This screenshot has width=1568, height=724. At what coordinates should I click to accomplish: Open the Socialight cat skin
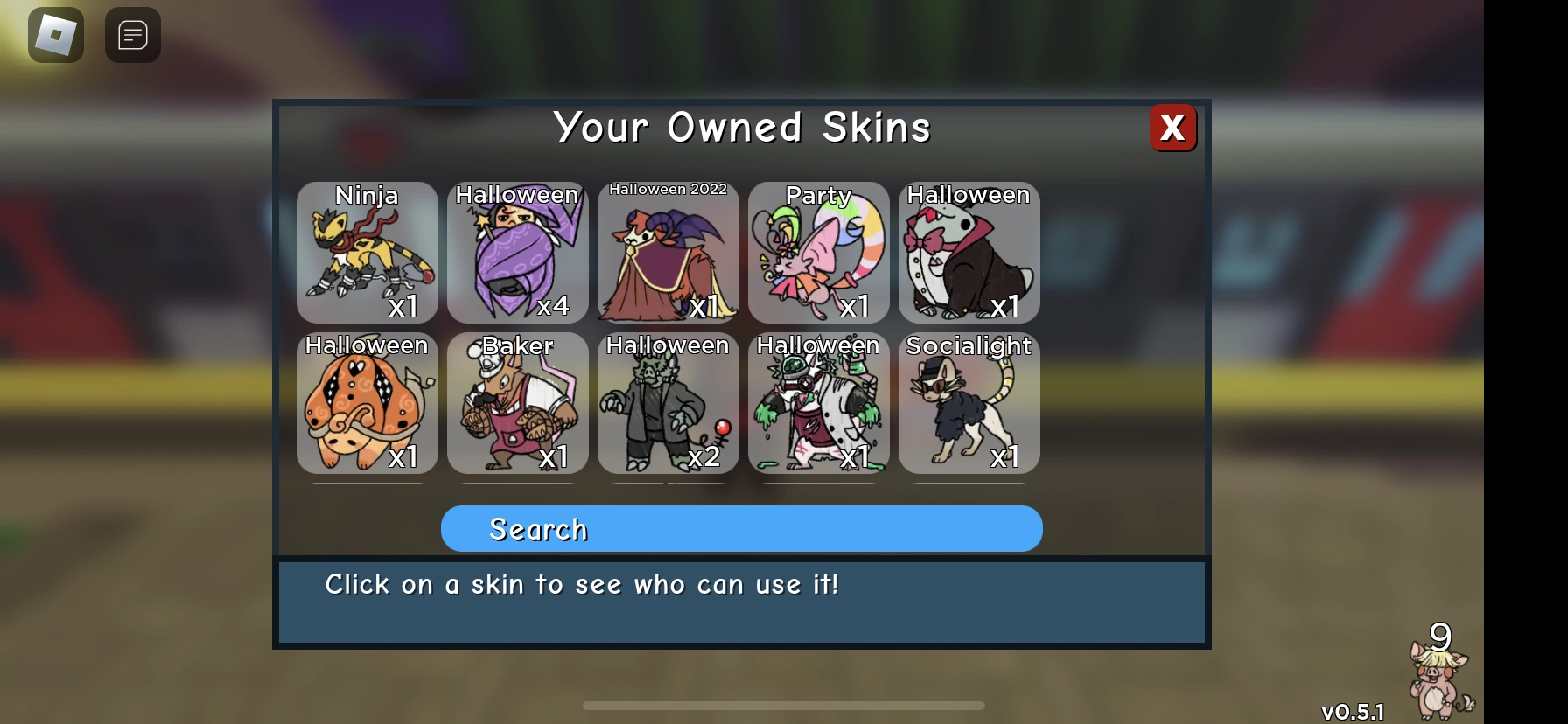(969, 404)
